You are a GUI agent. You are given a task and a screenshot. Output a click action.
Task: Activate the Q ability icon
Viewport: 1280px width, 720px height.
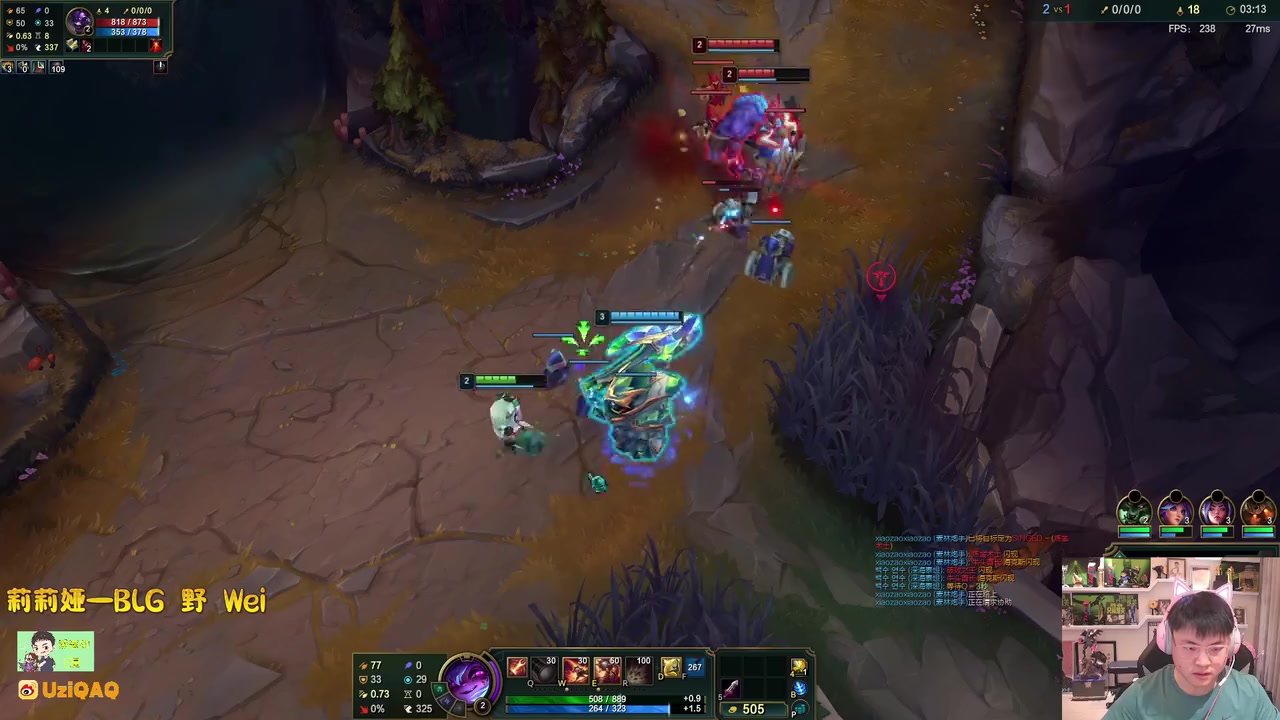(x=544, y=669)
